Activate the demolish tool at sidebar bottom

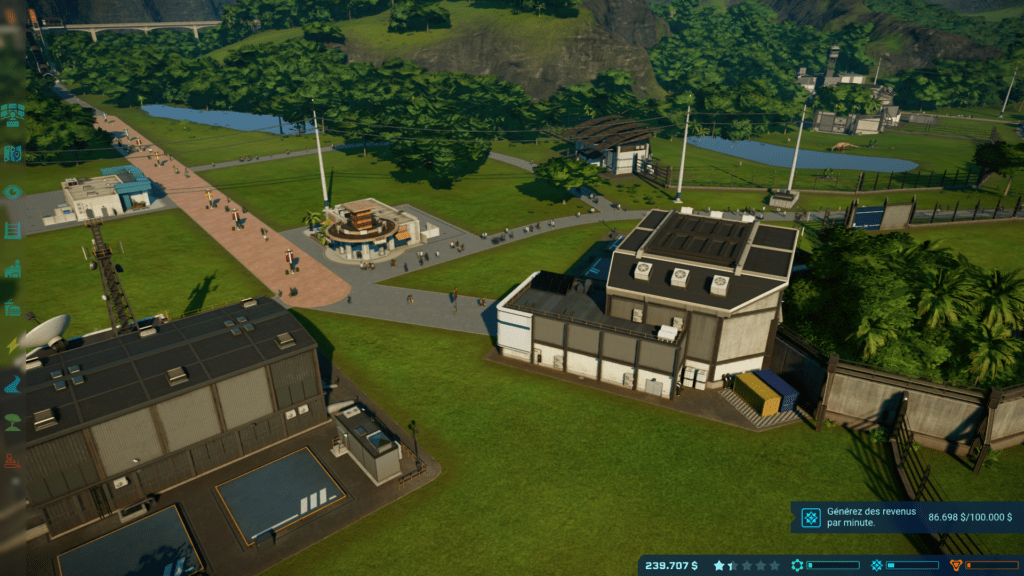click(x=13, y=461)
